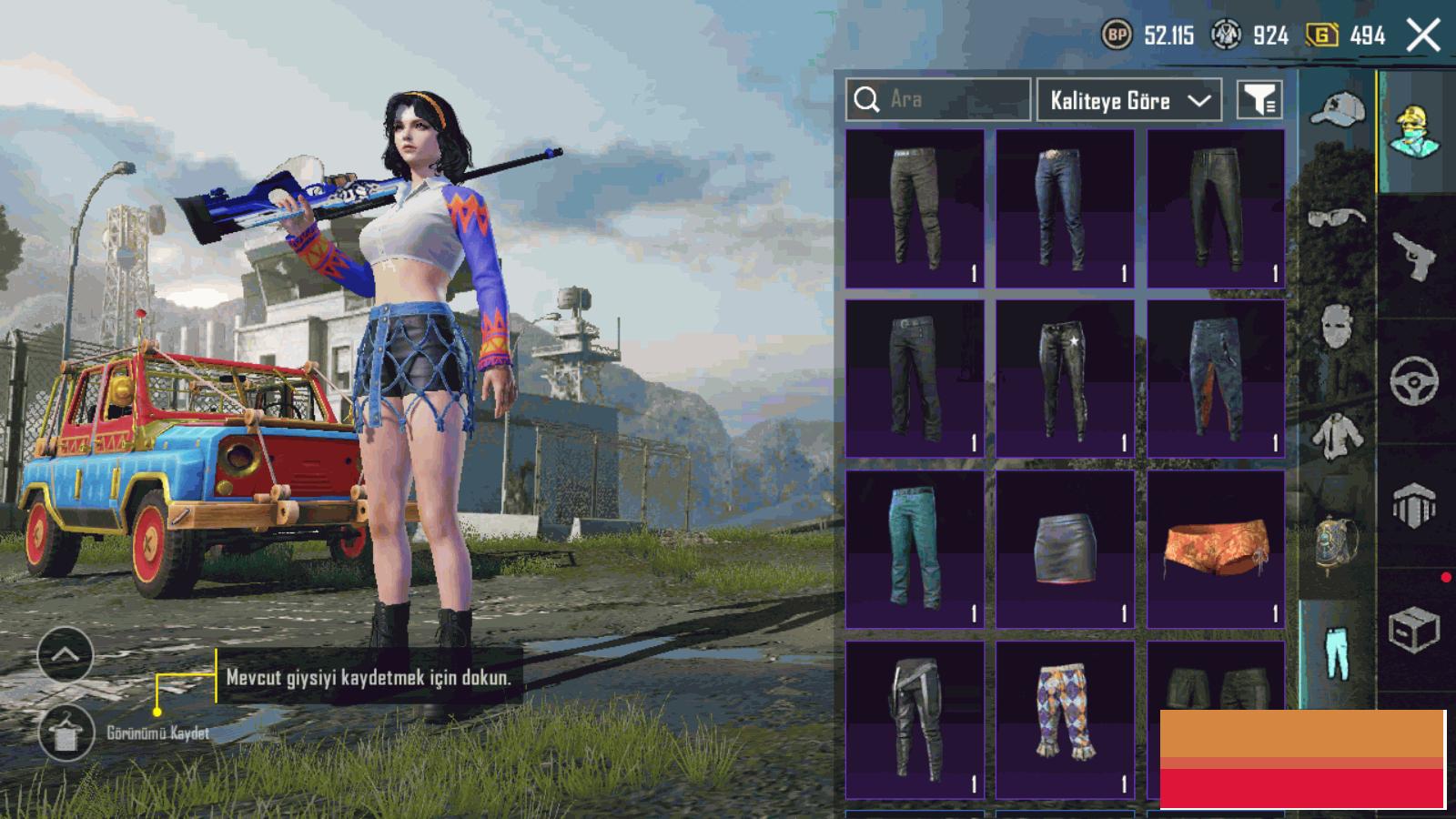Click the Ara search field

pyautogui.click(x=938, y=99)
